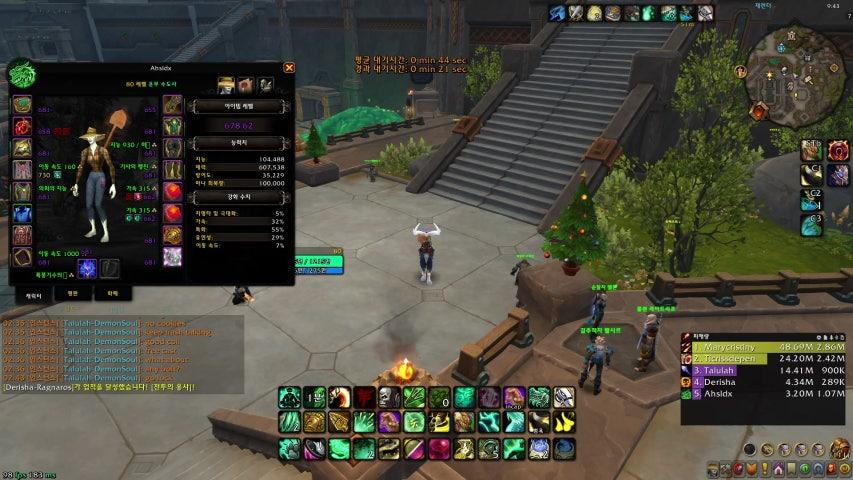Switch to the second character panel tab
The width and height of the screenshot is (853, 480).
click(x=72, y=295)
